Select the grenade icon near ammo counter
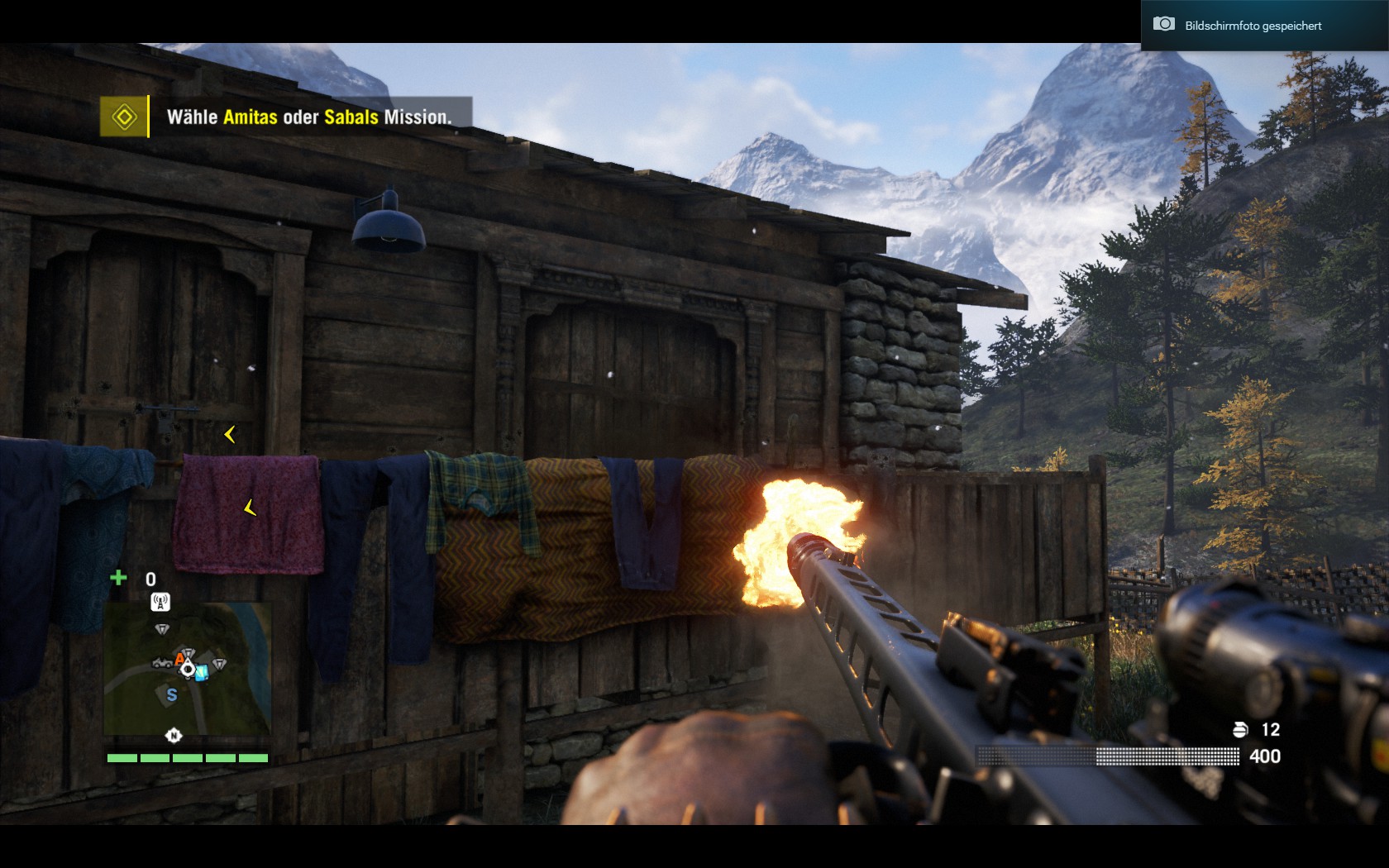The width and height of the screenshot is (1389, 868). pyautogui.click(x=1240, y=729)
